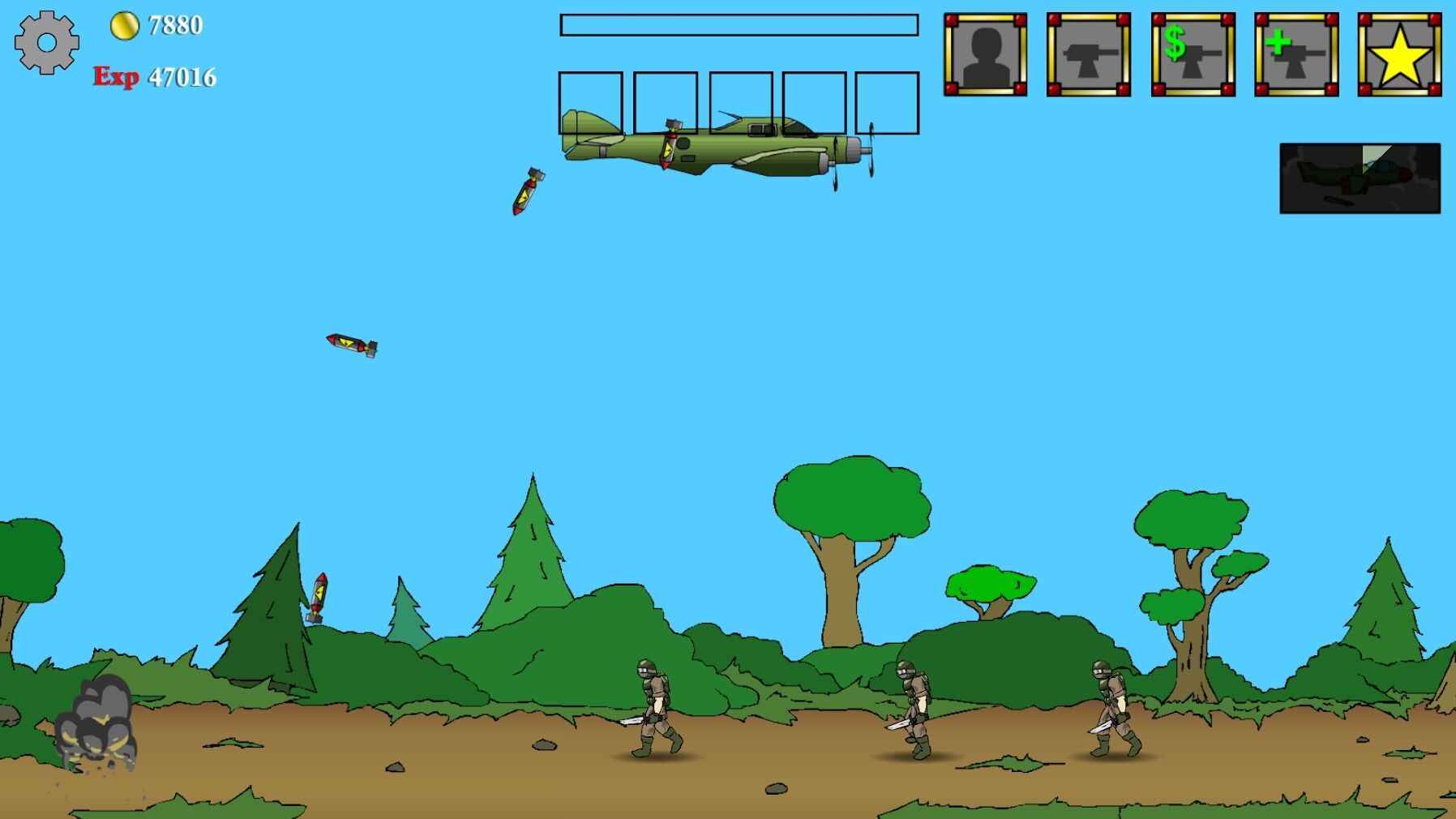
Task: Click the gold coin icon
Action: tap(123, 25)
